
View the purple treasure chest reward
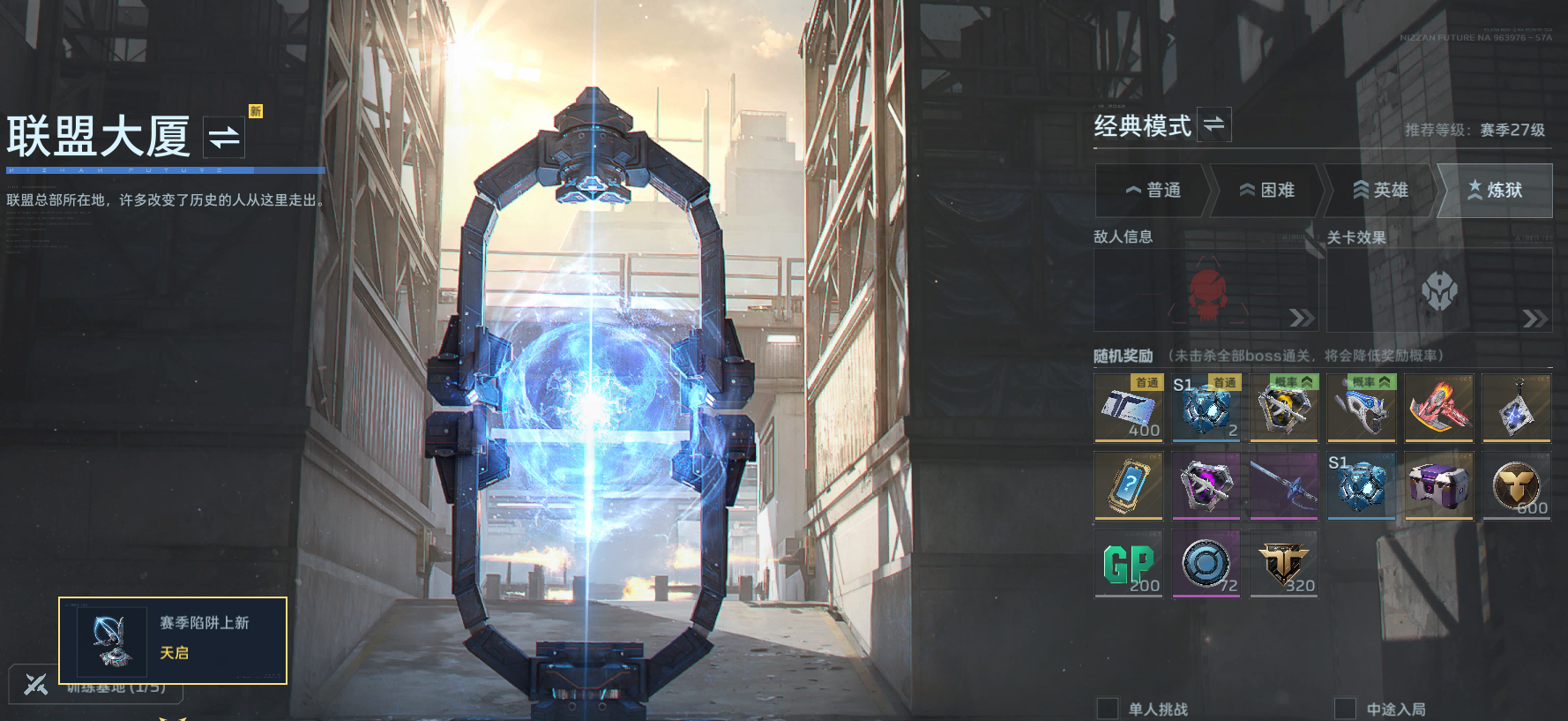[1438, 485]
